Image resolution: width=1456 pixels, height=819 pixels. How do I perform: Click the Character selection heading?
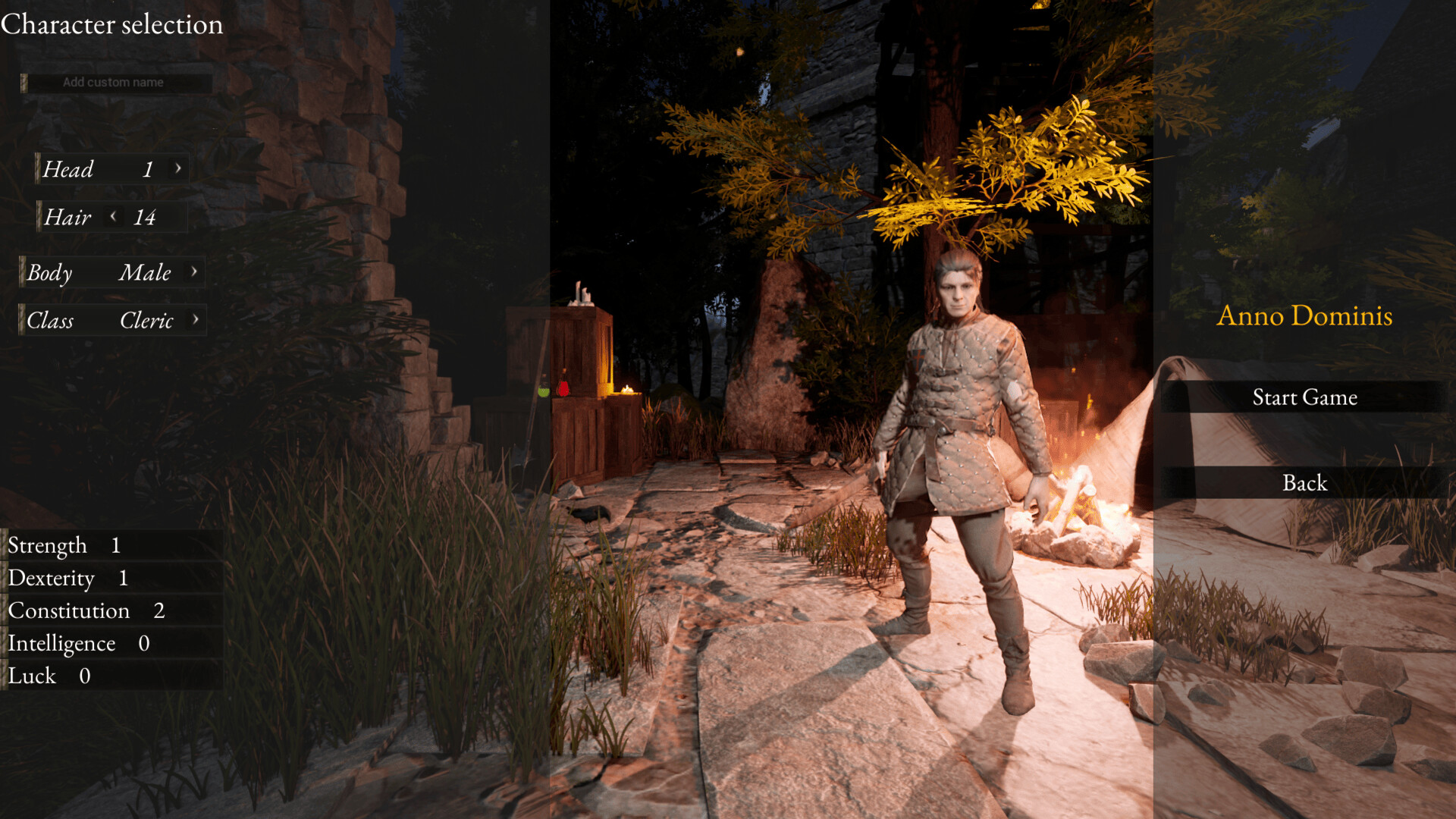click(x=111, y=24)
